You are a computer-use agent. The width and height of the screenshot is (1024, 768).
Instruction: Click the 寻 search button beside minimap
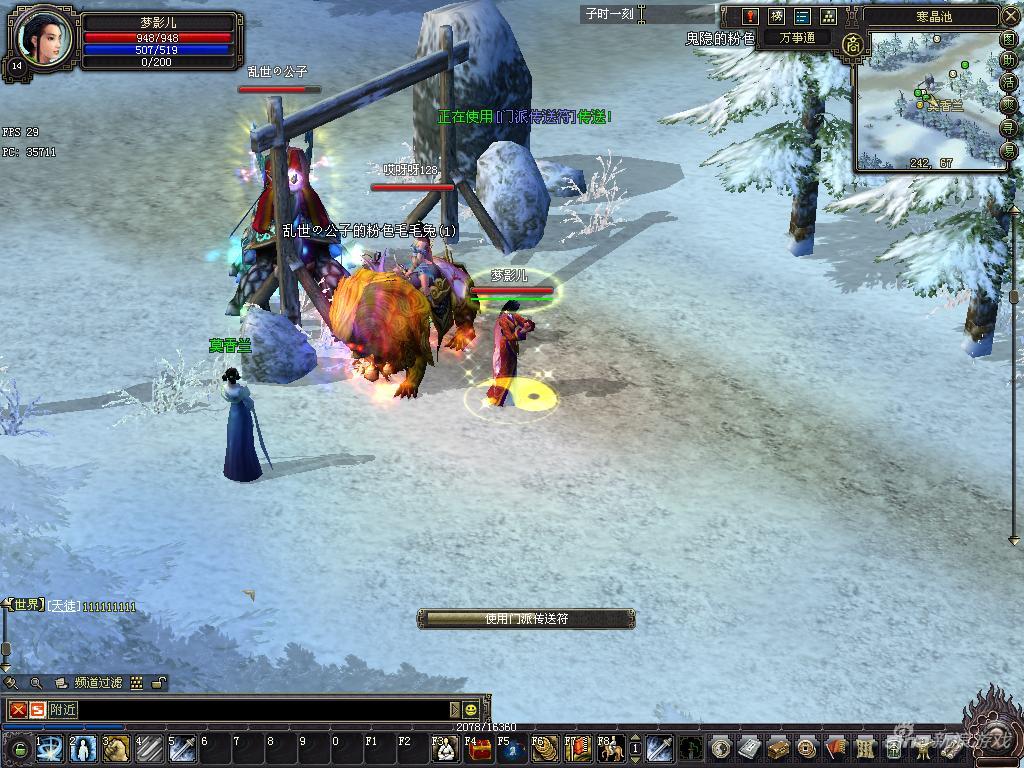pos(1009,128)
